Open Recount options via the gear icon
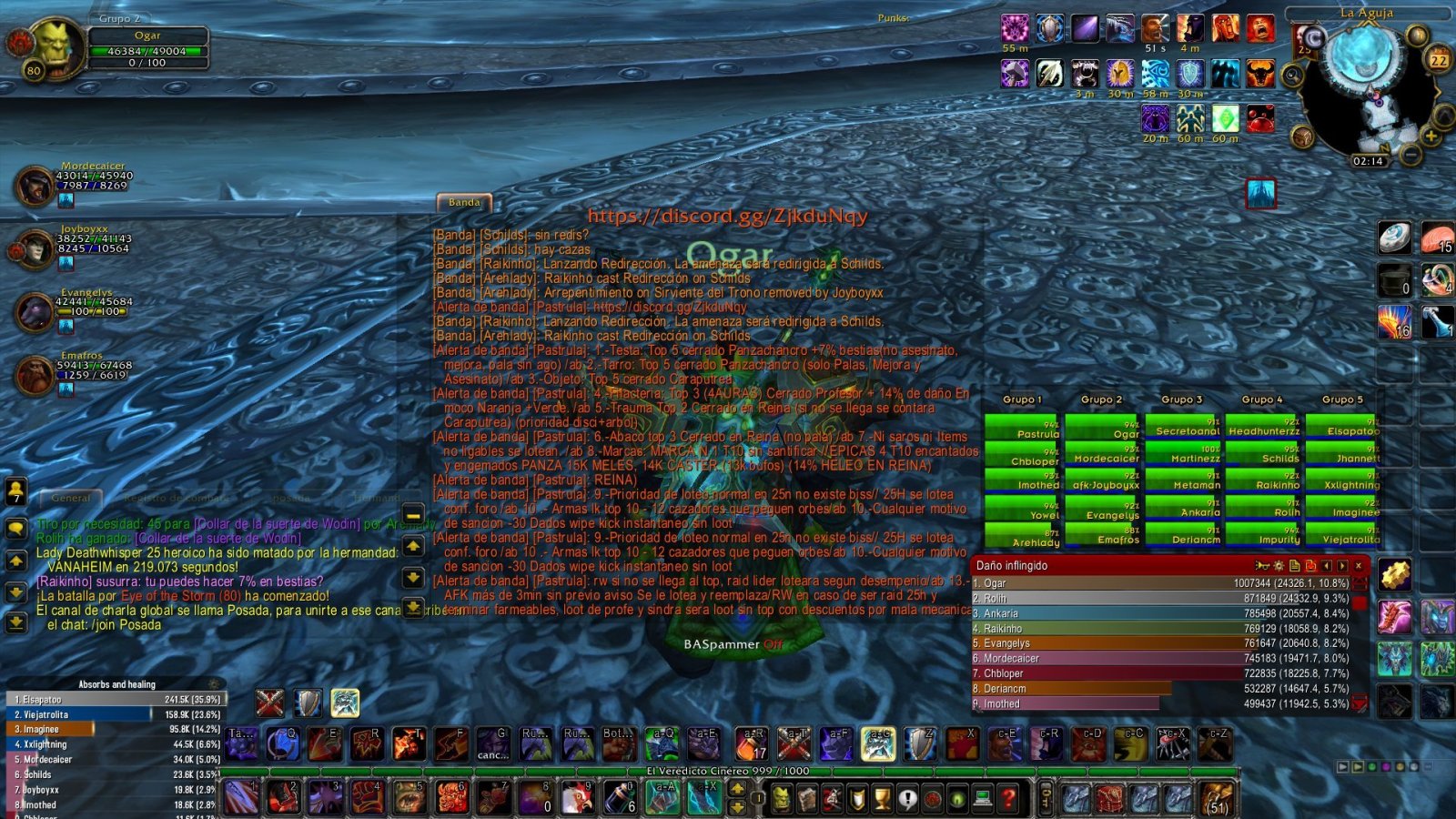Image resolution: width=1456 pixels, height=819 pixels. tap(1278, 565)
